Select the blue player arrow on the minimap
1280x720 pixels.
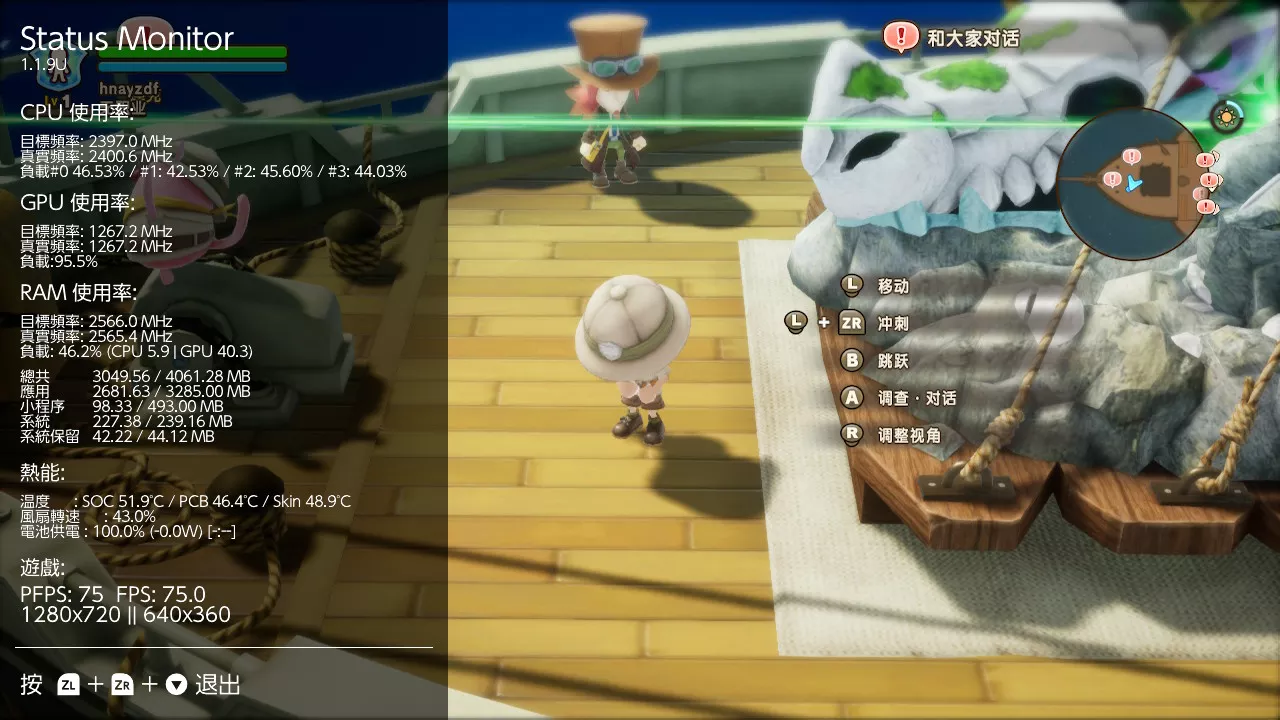click(1132, 183)
